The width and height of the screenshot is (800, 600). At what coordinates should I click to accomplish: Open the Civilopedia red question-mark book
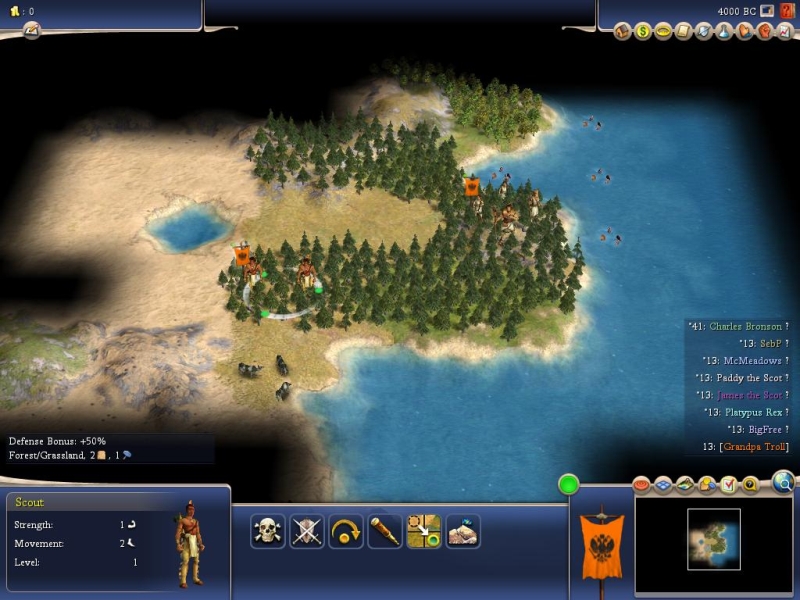(788, 11)
